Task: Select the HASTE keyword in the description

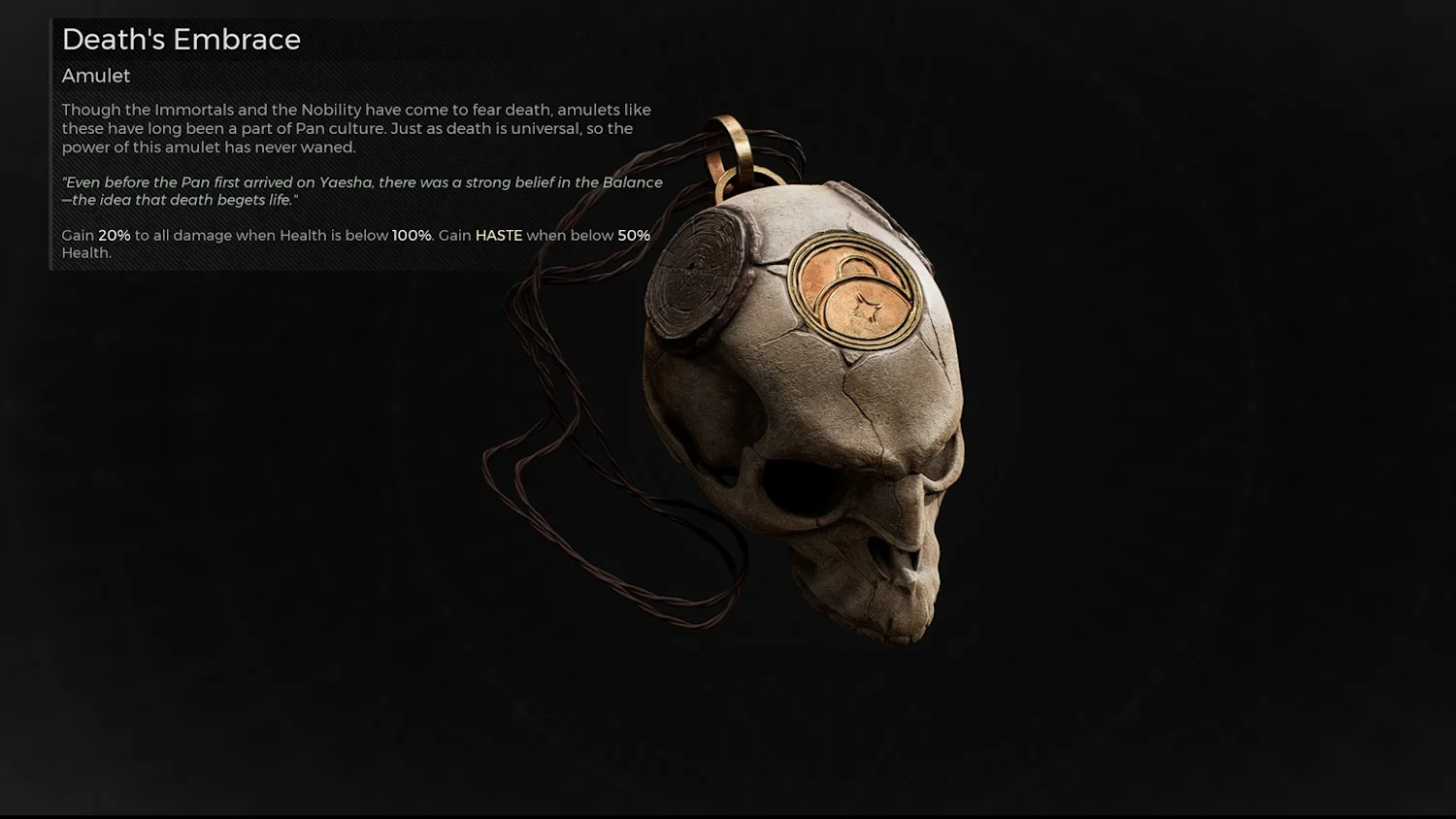Action: [499, 235]
